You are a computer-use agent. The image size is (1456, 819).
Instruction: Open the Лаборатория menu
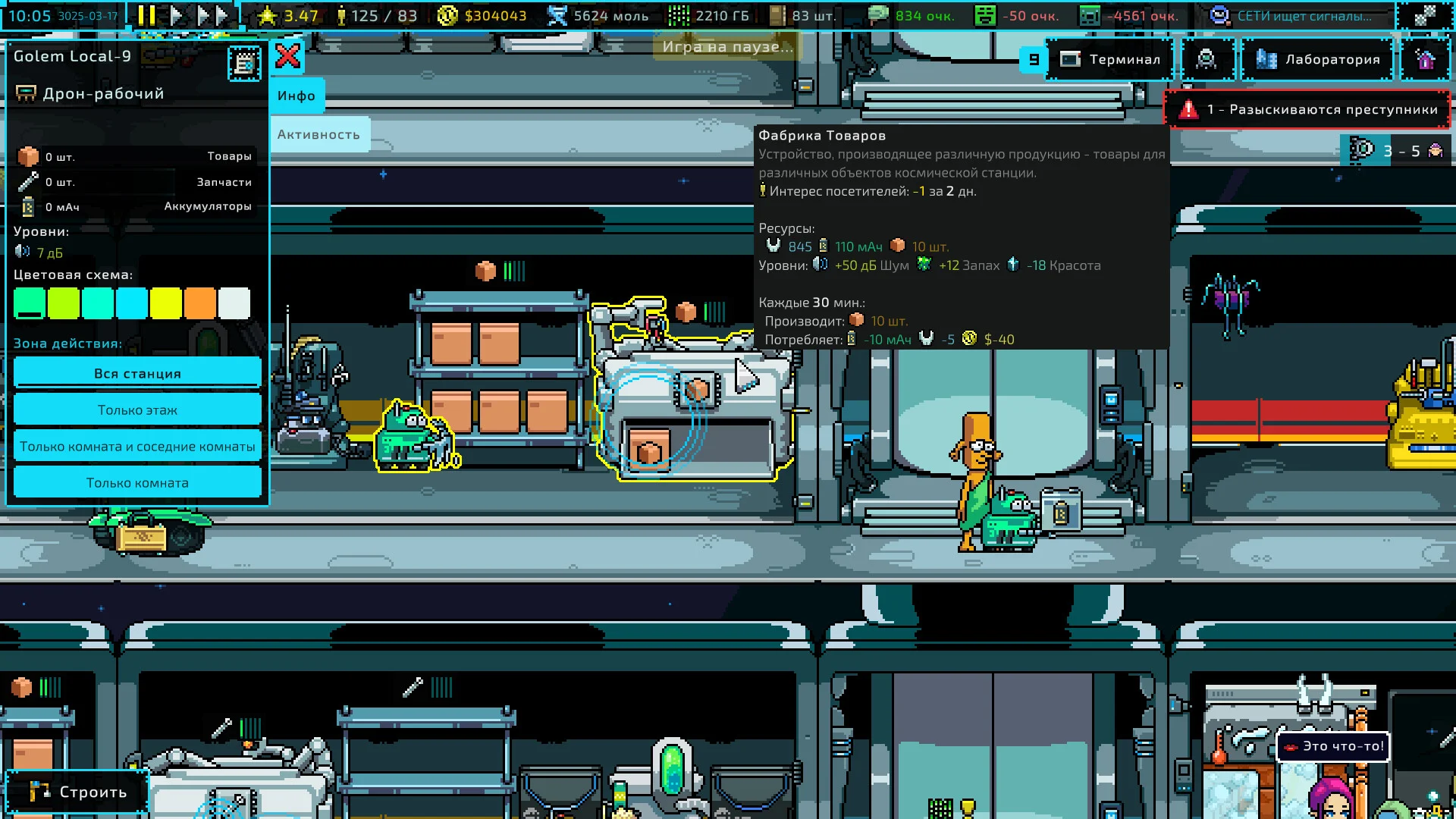[1317, 59]
